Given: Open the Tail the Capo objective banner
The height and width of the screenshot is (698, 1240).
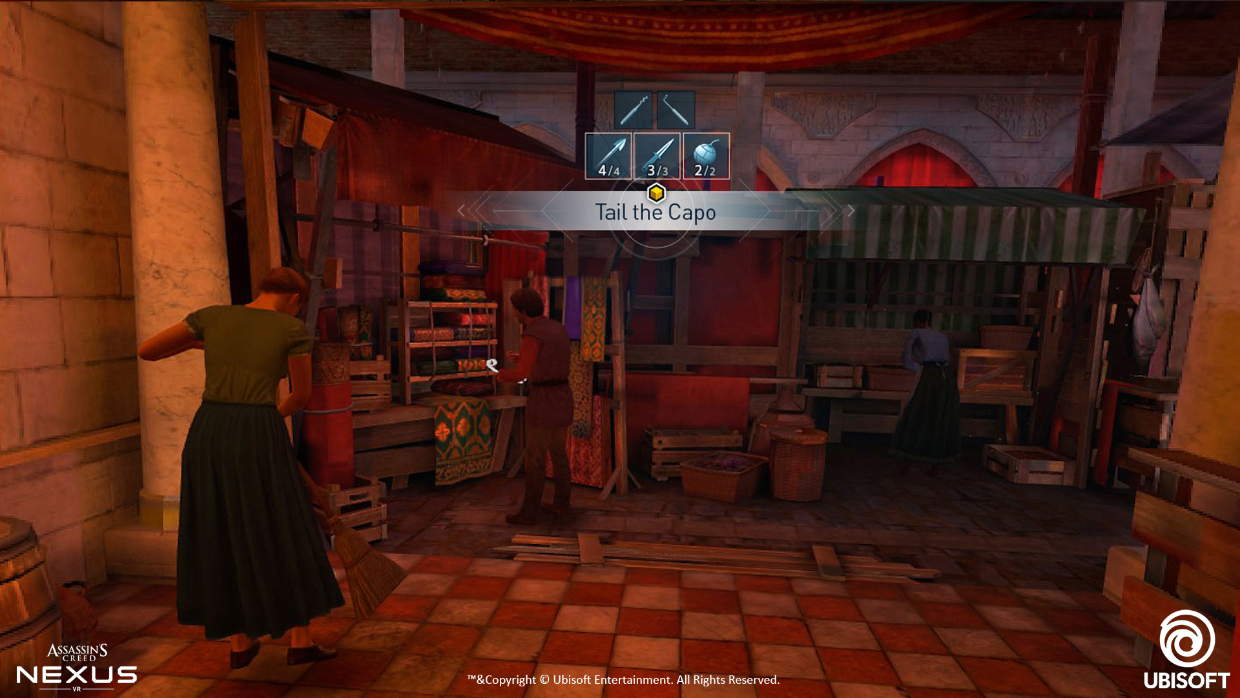Looking at the screenshot, I should pyautogui.click(x=655, y=212).
